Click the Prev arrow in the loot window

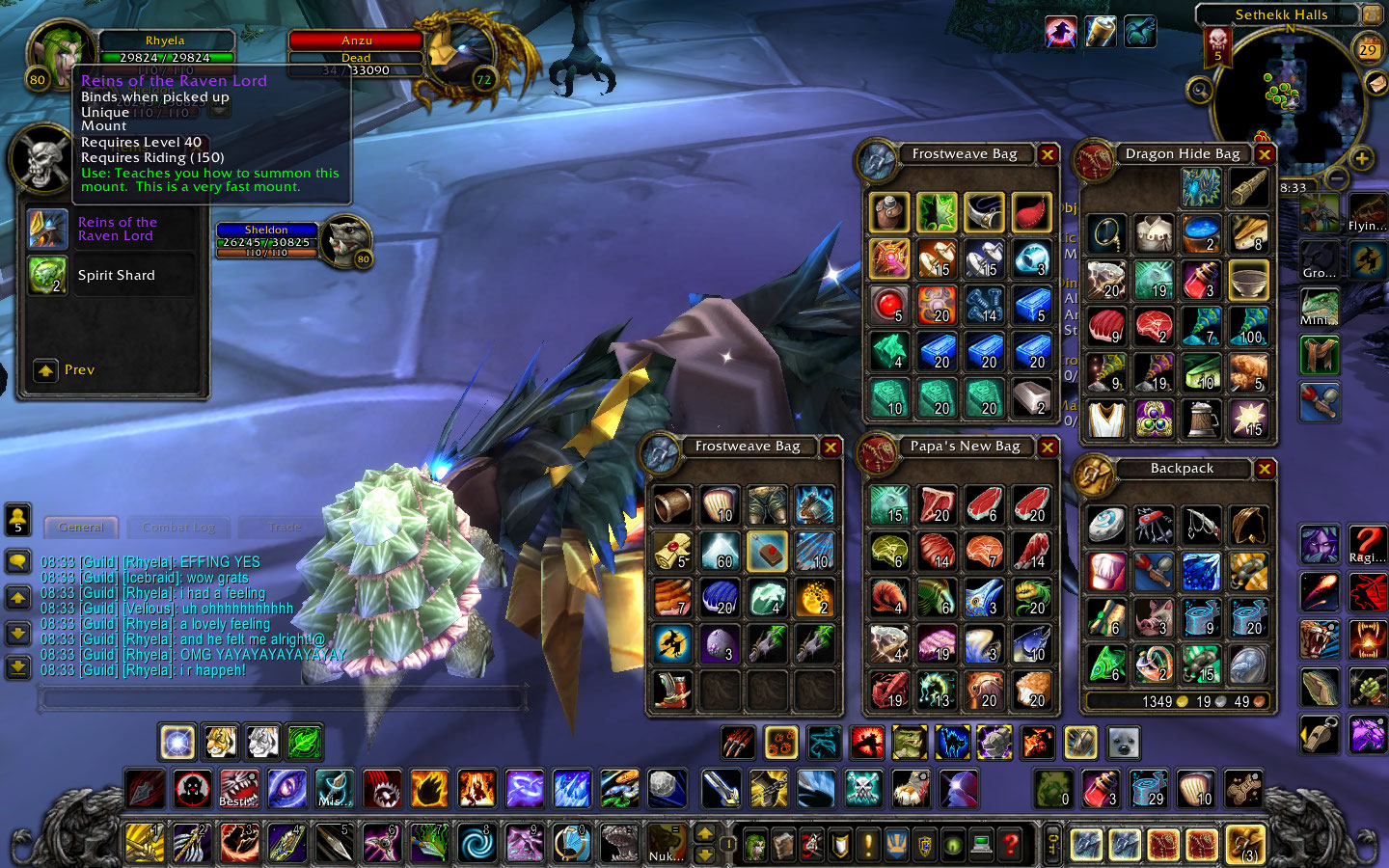pos(44,369)
